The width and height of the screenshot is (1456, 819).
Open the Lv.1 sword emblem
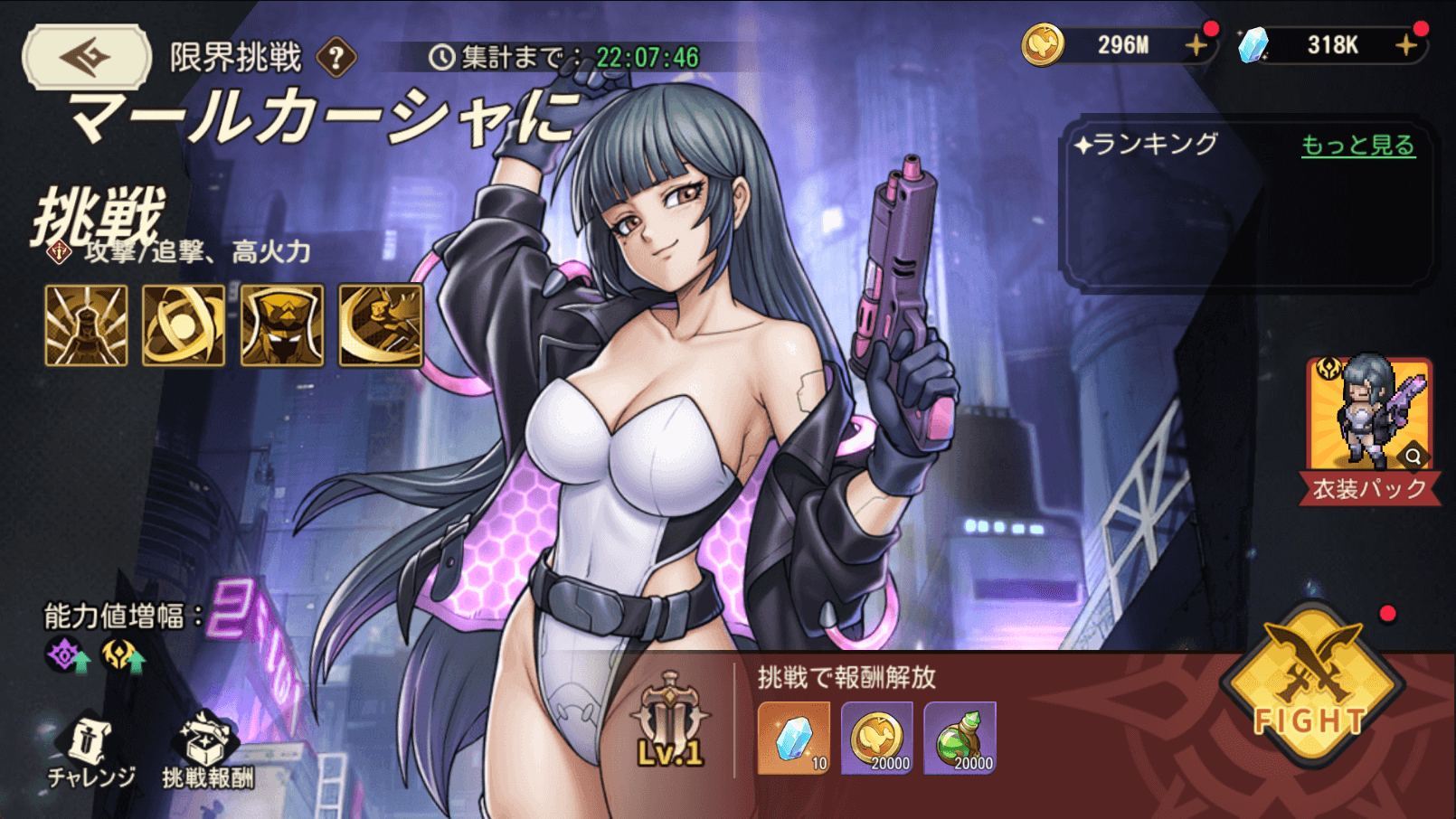pyautogui.click(x=670, y=720)
